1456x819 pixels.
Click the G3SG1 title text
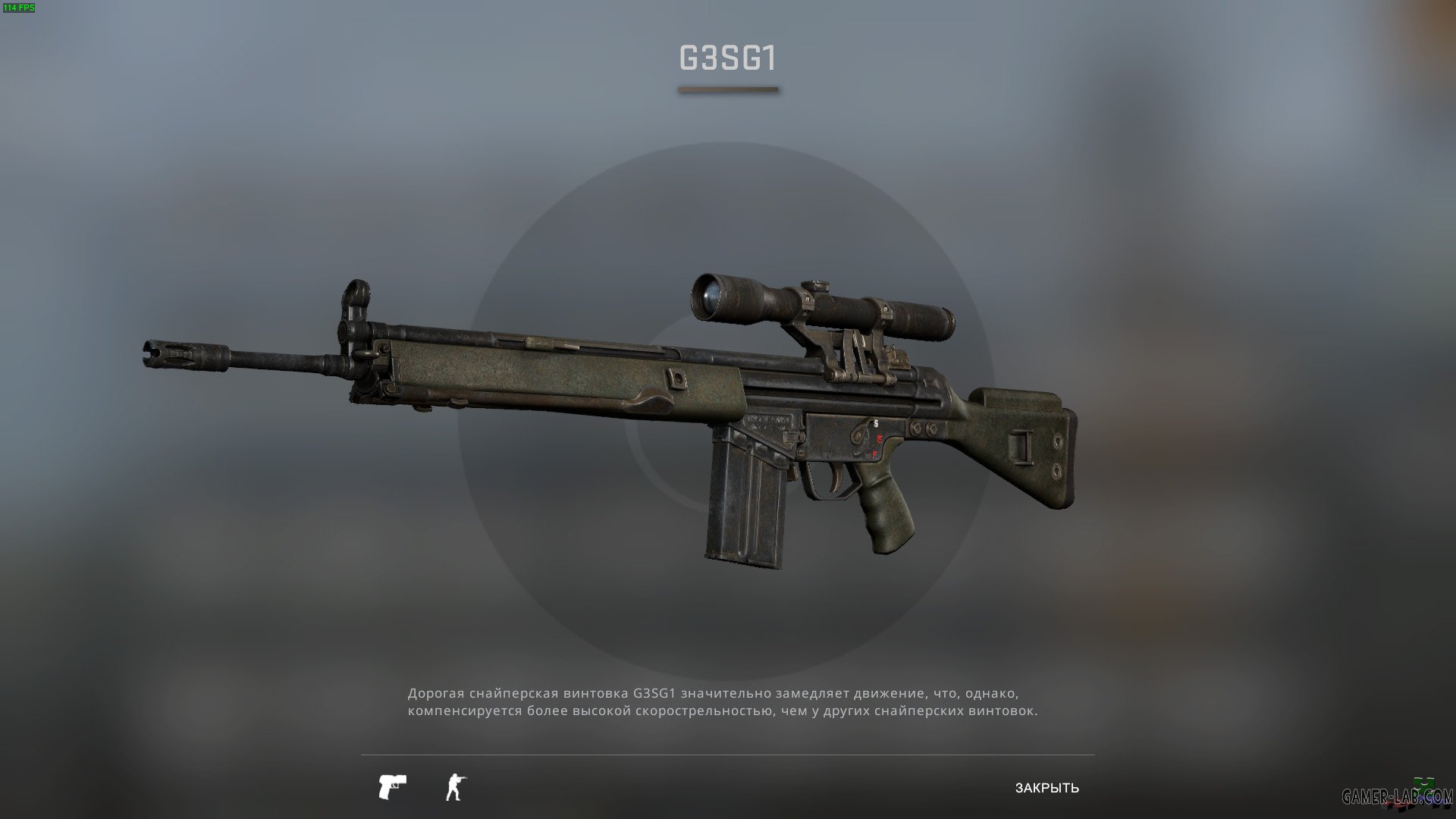click(727, 59)
